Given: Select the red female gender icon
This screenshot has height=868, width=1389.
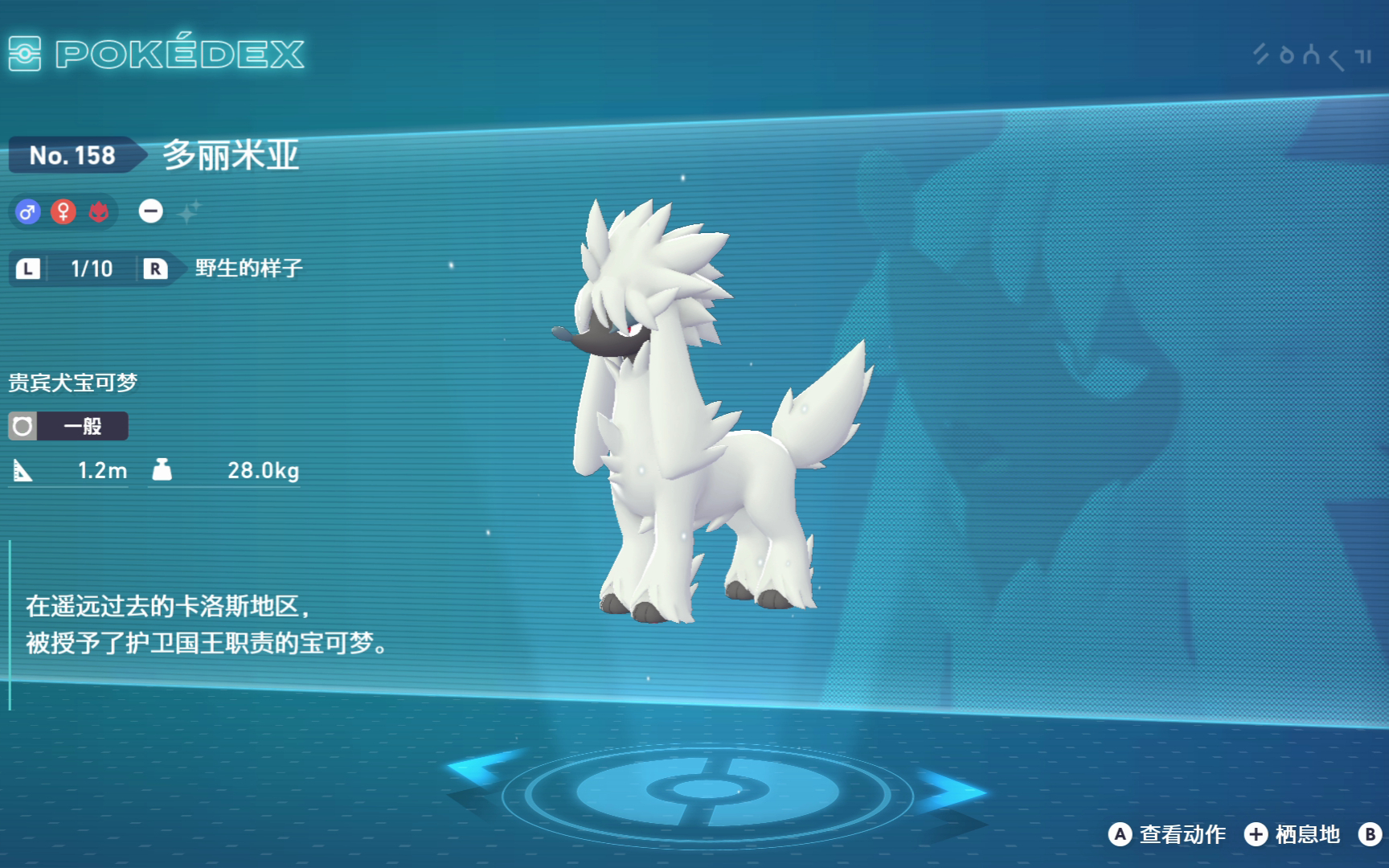Looking at the screenshot, I should [x=64, y=211].
